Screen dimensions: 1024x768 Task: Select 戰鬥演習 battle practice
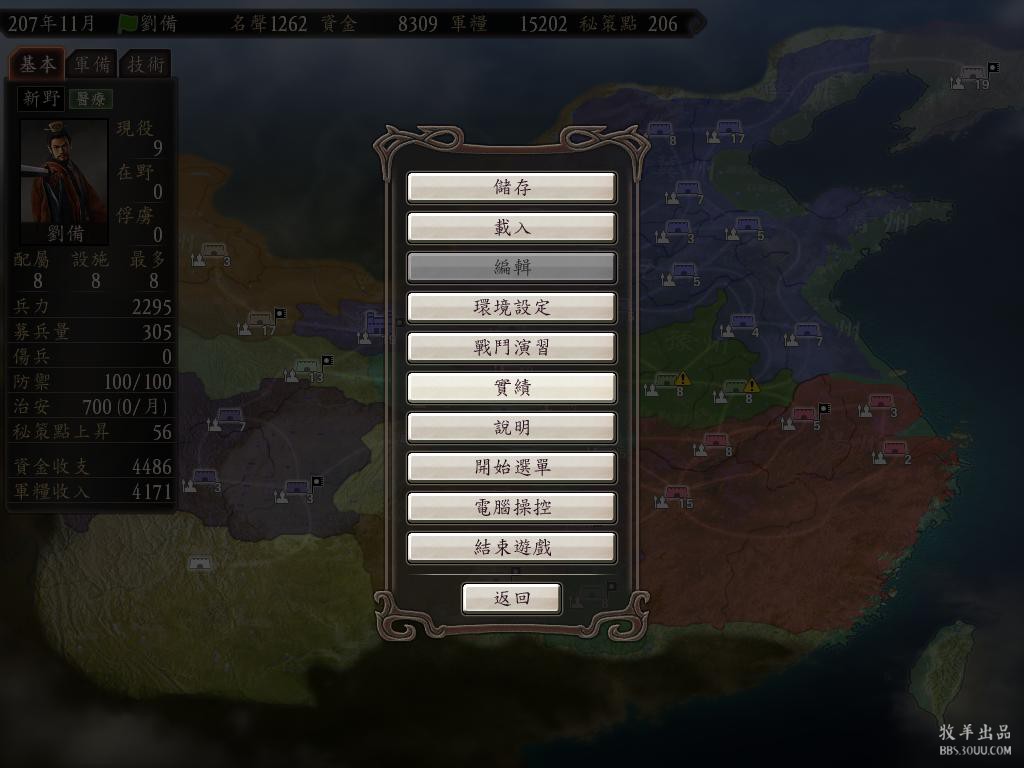[512, 348]
